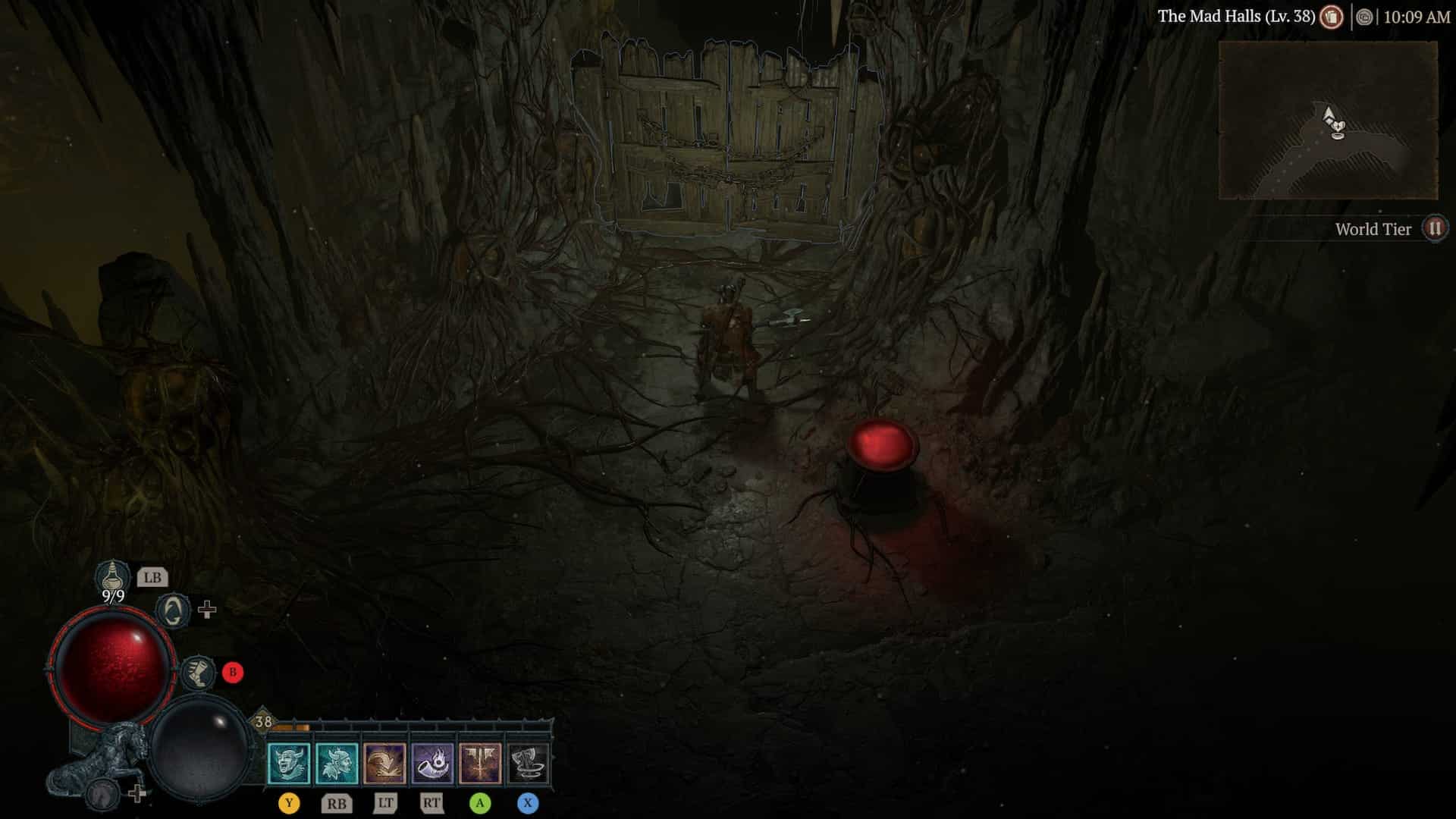The image size is (1456, 819).
Task: Activate the war horn skill
Action: point(432,763)
